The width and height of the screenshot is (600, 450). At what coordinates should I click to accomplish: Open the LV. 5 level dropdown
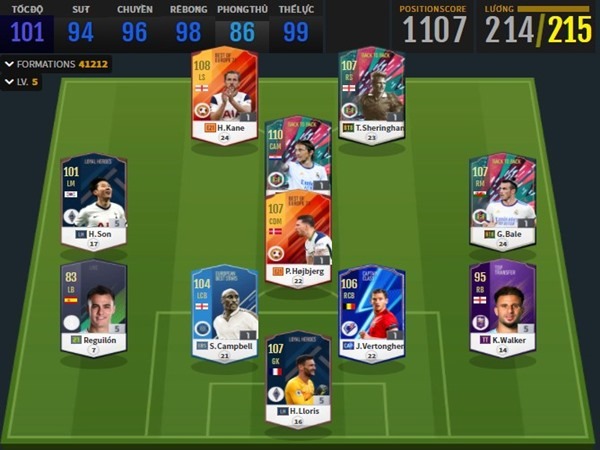[x=23, y=82]
